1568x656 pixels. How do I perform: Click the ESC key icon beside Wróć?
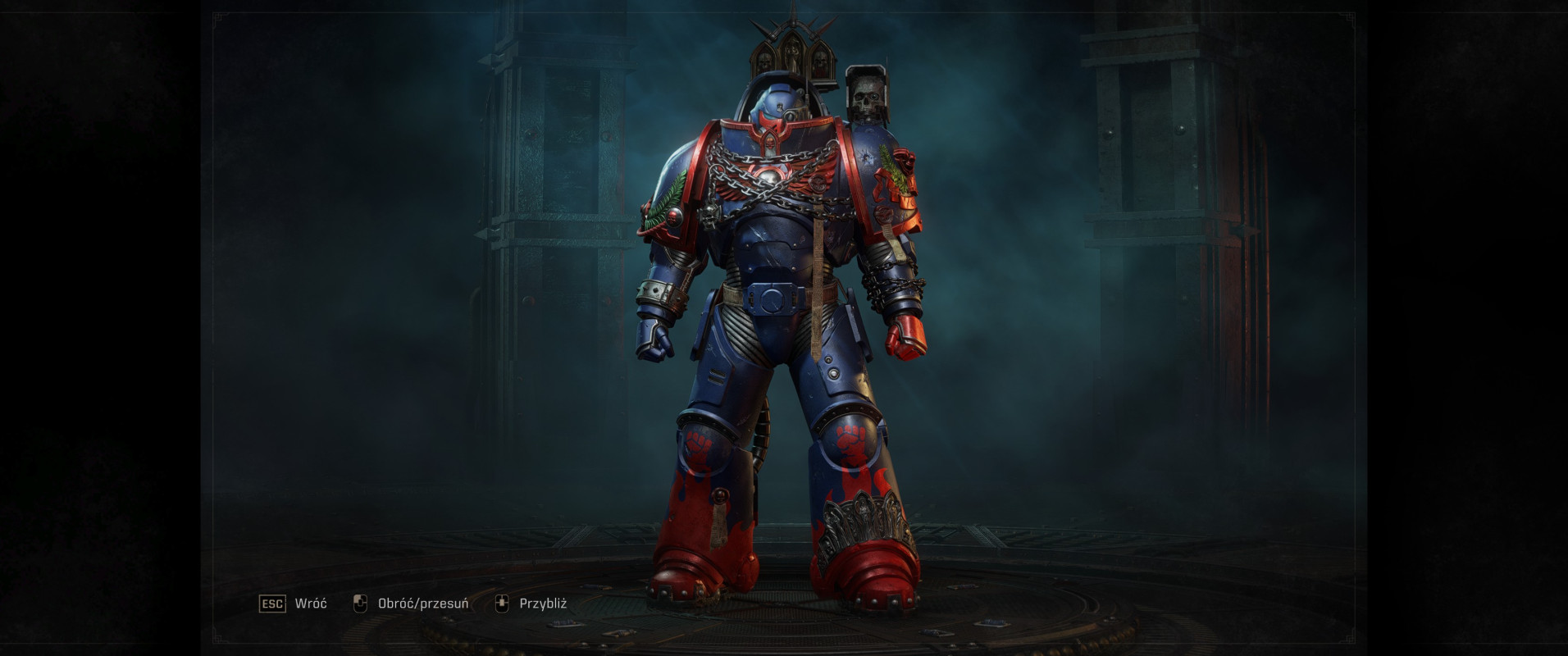[x=273, y=603]
